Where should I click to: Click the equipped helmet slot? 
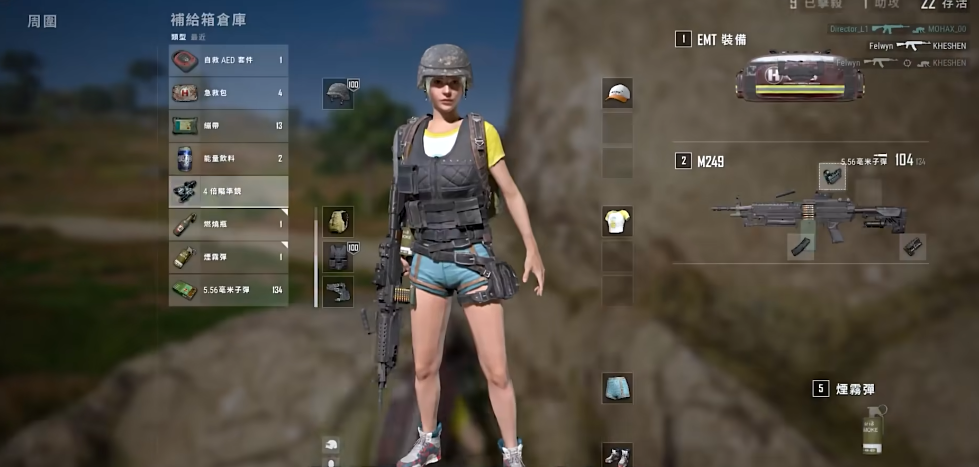point(338,94)
